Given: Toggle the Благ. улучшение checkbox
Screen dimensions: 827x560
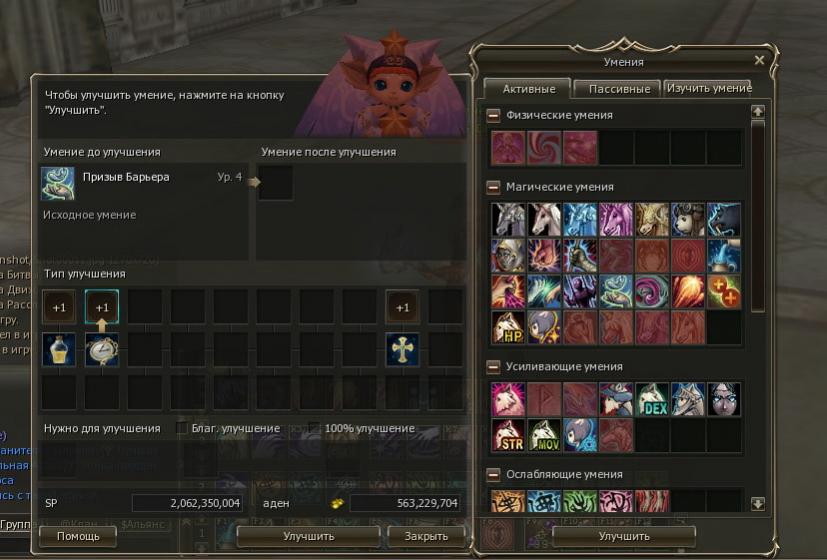Looking at the screenshot, I should click(181, 428).
